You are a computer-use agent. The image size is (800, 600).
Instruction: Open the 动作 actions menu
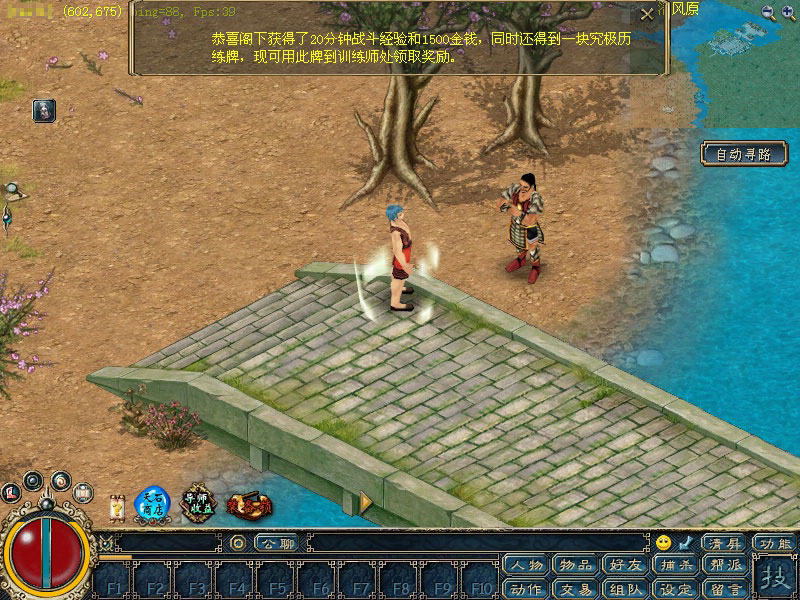527,589
